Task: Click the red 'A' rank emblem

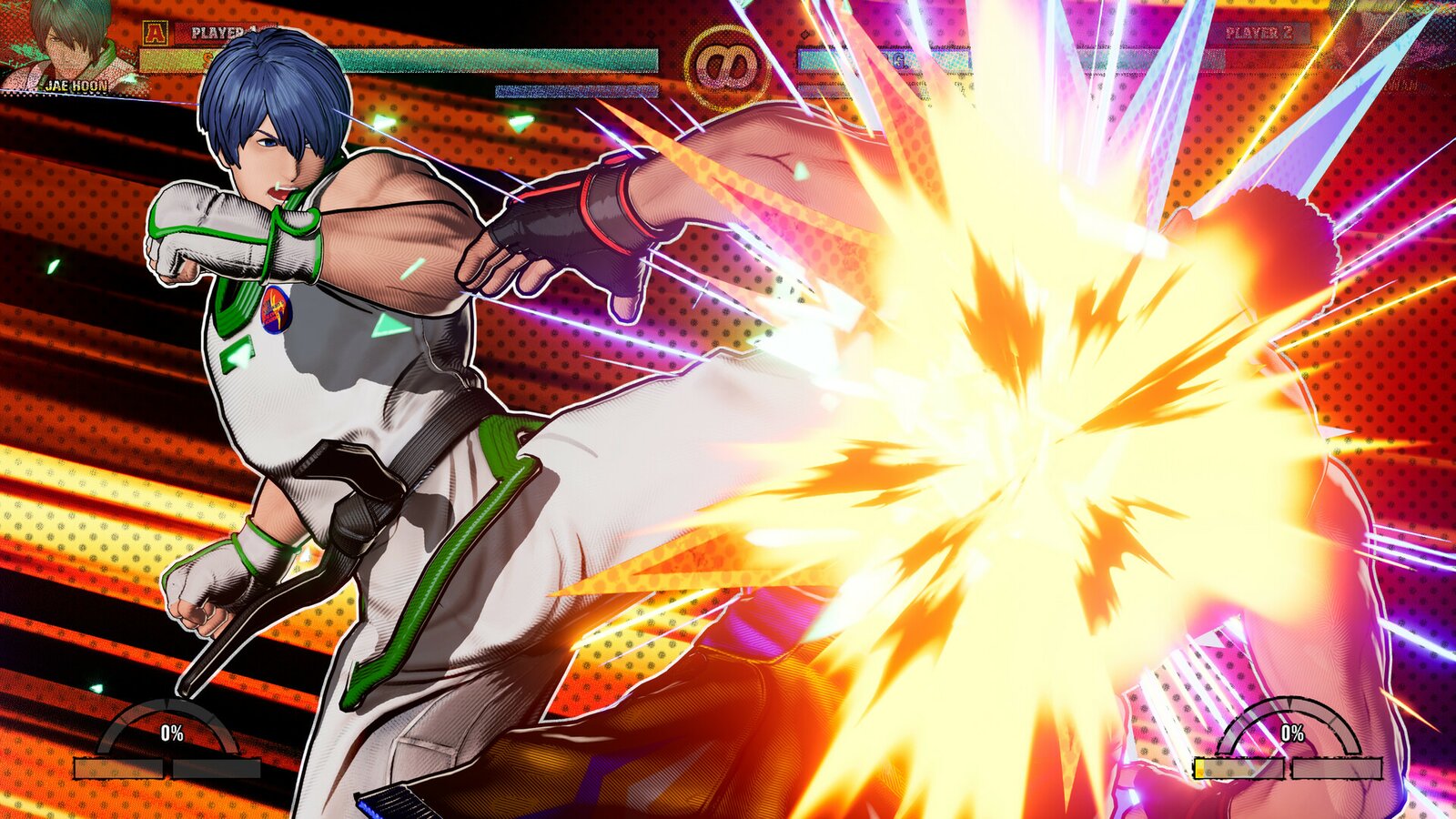Action: coord(155,32)
